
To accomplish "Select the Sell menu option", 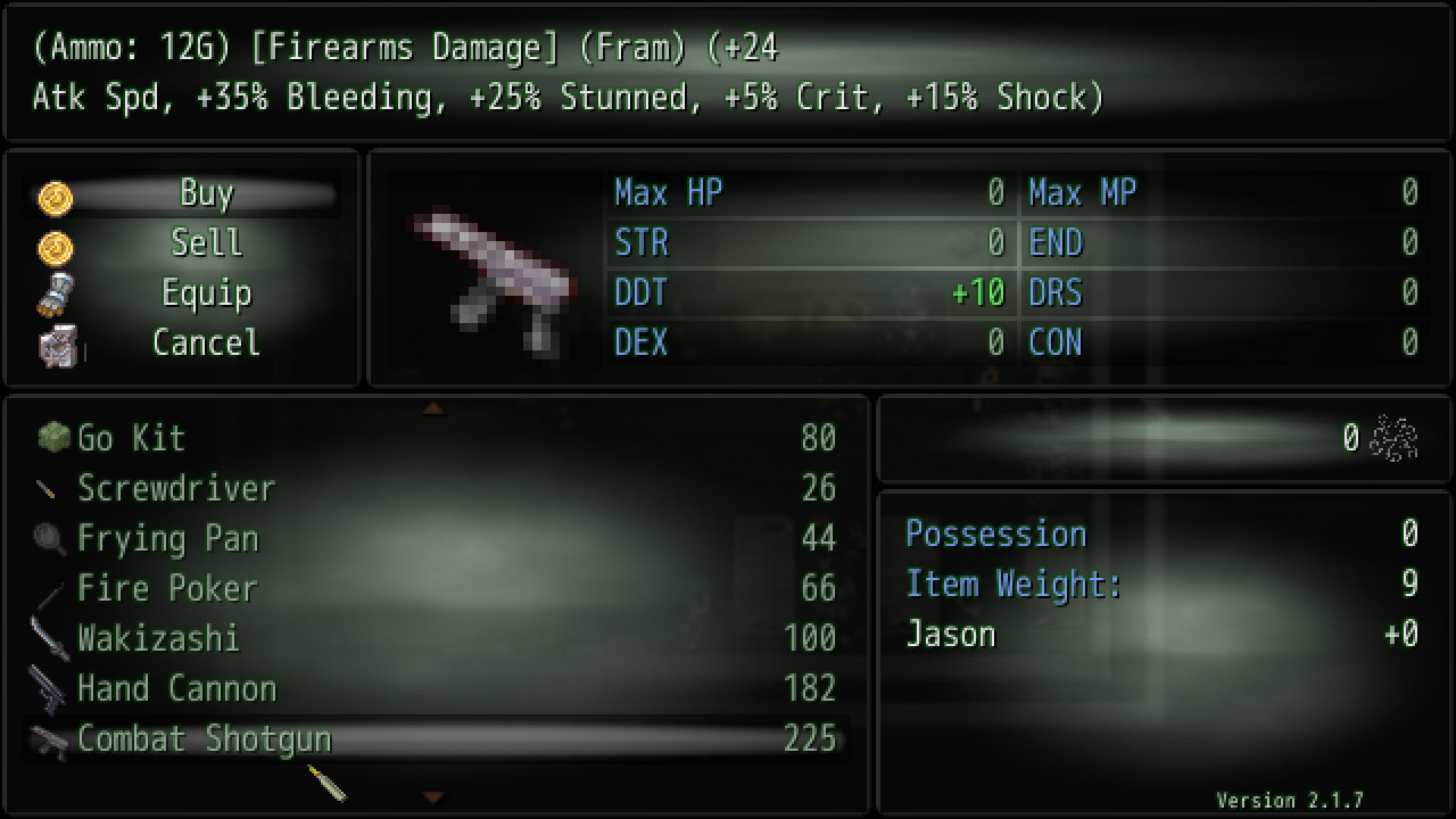I will coord(206,244).
